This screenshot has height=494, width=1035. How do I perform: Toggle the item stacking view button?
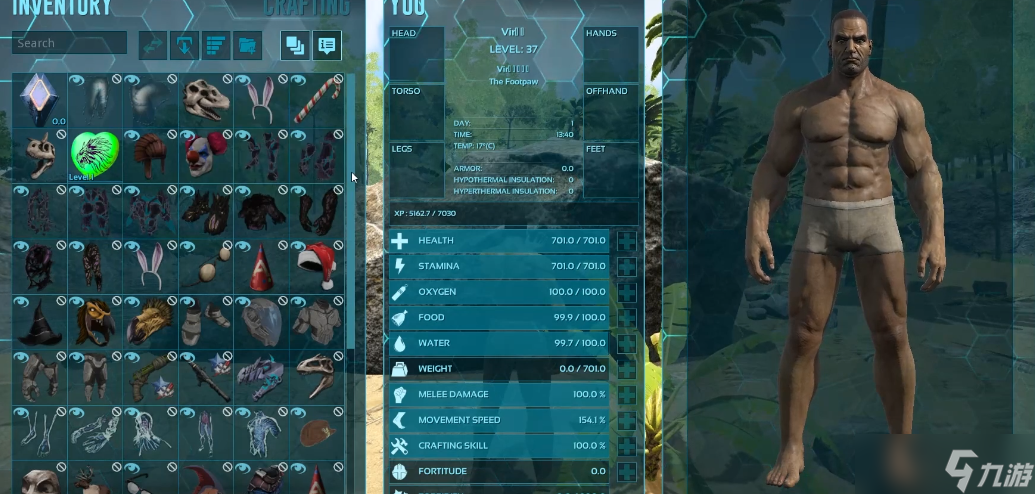tap(294, 44)
